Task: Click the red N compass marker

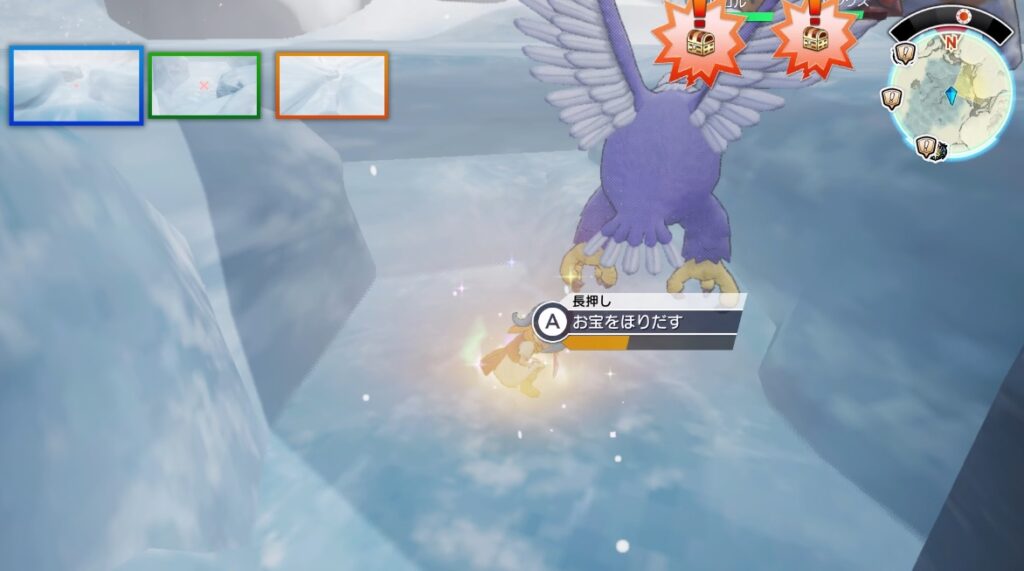Action: click(951, 42)
